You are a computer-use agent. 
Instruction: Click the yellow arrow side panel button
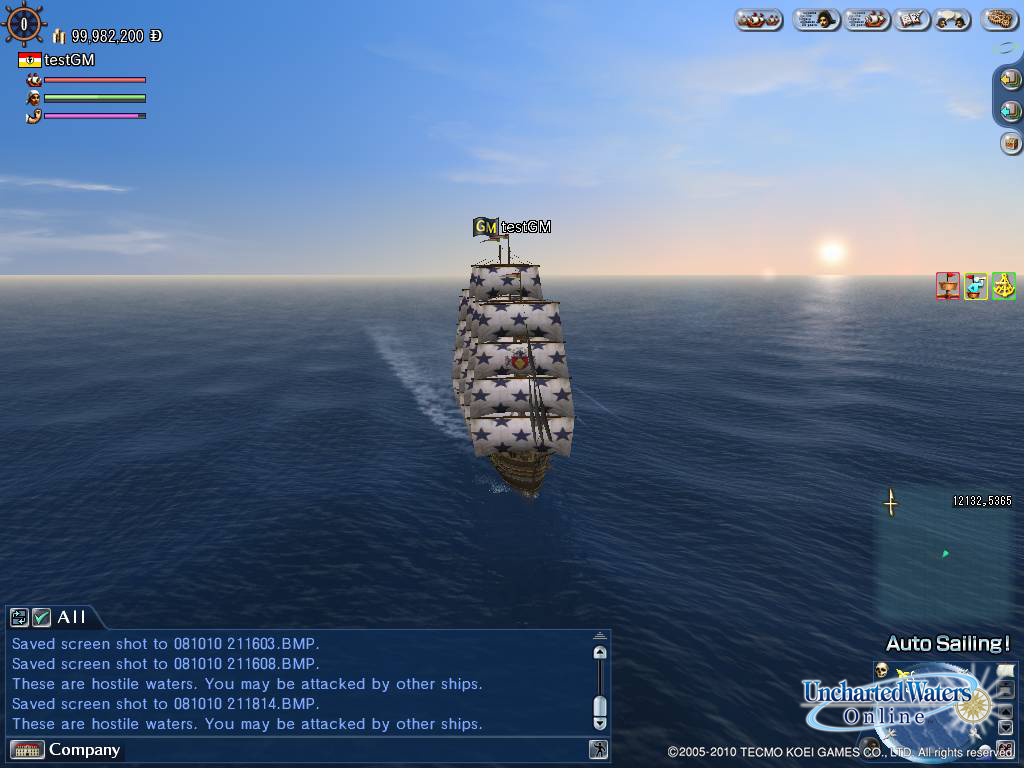pos(1010,80)
